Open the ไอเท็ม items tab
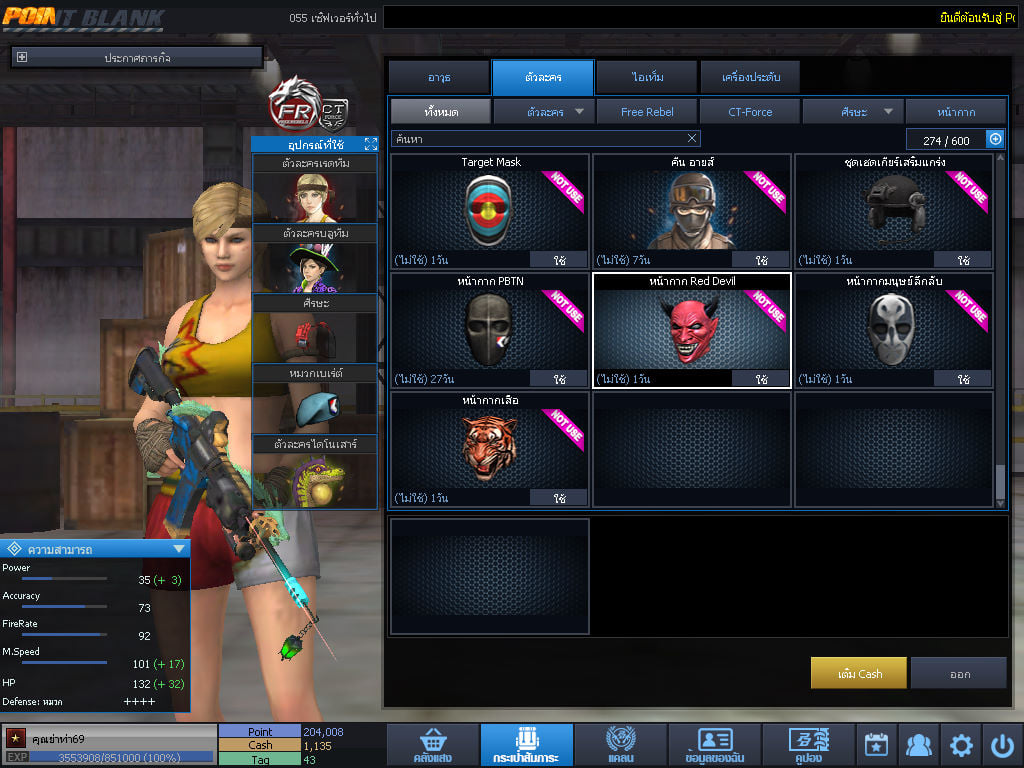The width and height of the screenshot is (1024, 768). [647, 77]
